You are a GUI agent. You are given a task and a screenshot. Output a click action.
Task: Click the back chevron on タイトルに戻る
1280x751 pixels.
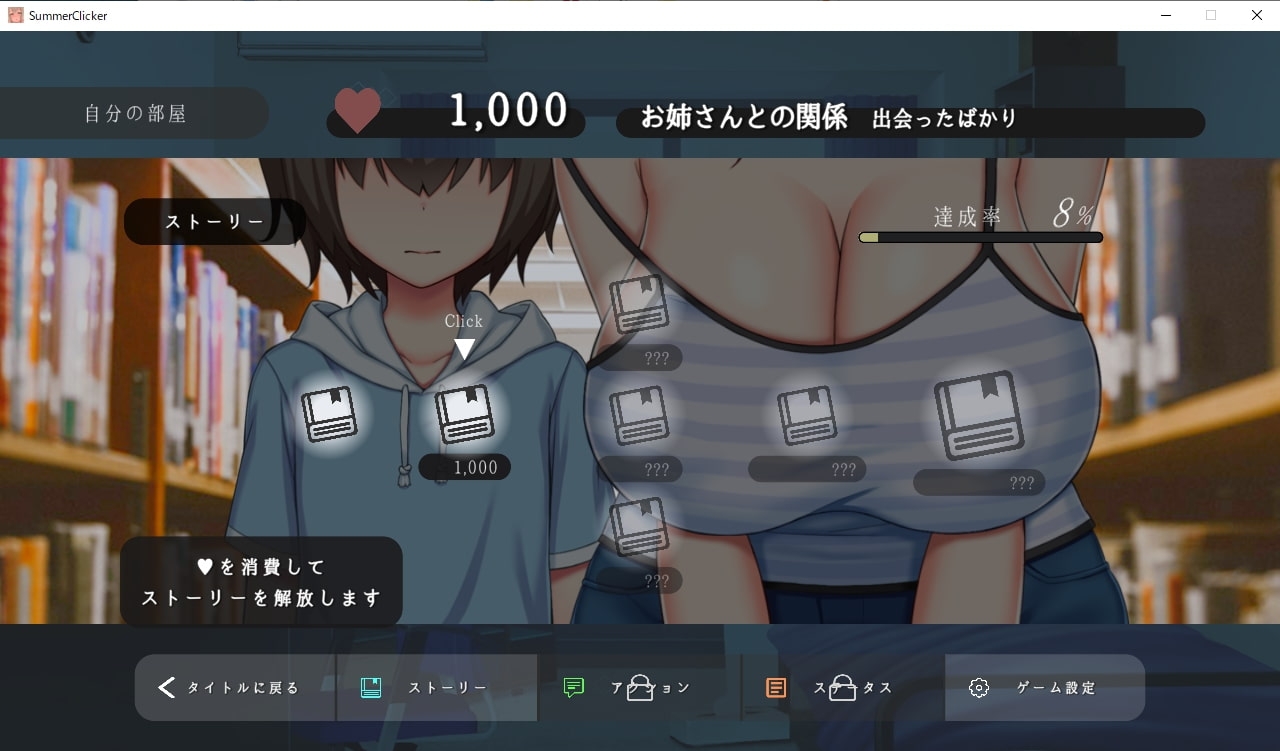coord(166,687)
